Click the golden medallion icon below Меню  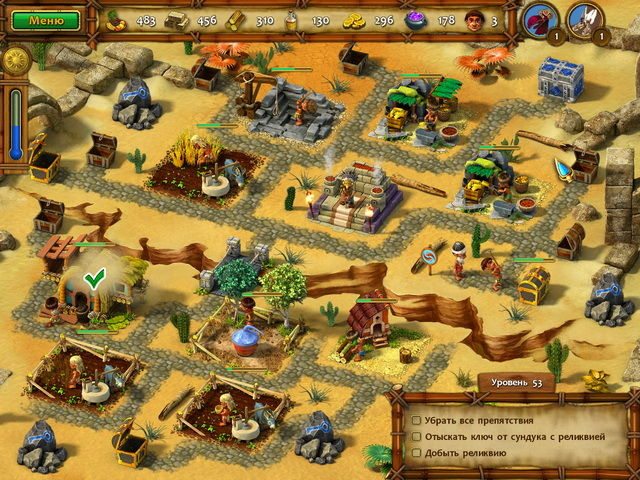pyautogui.click(x=17, y=60)
